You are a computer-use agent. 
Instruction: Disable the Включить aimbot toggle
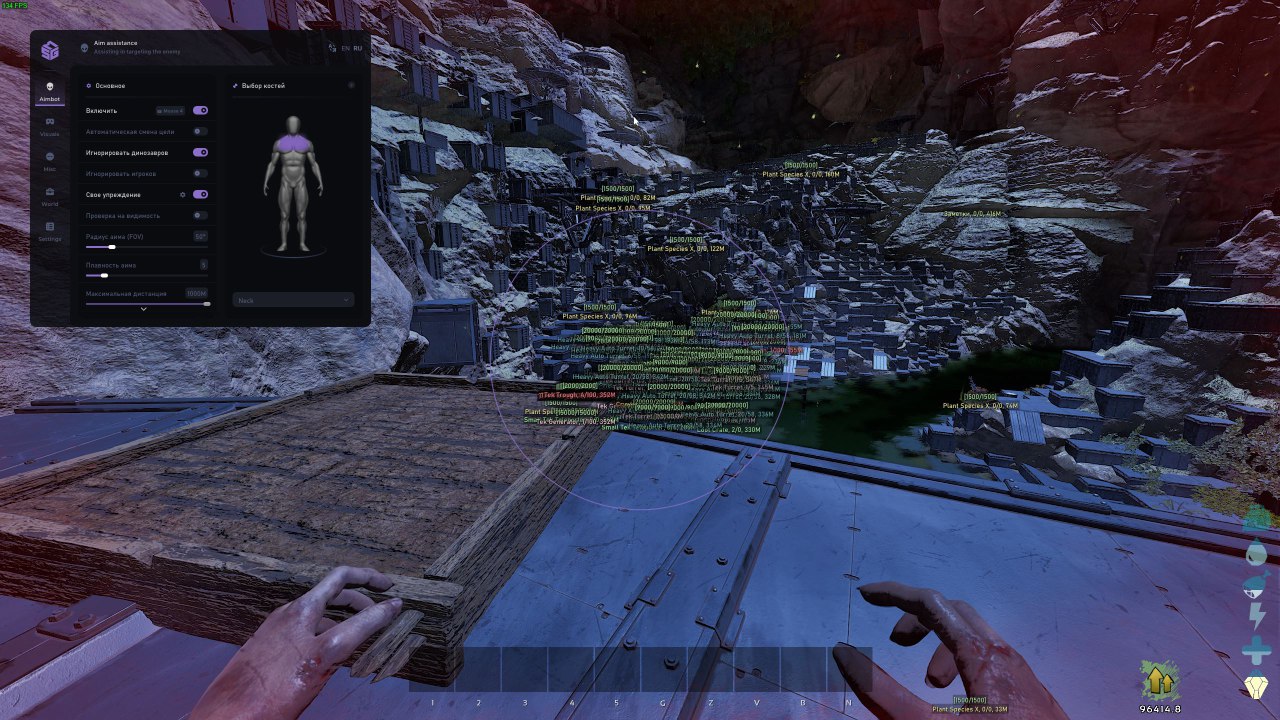coord(201,110)
